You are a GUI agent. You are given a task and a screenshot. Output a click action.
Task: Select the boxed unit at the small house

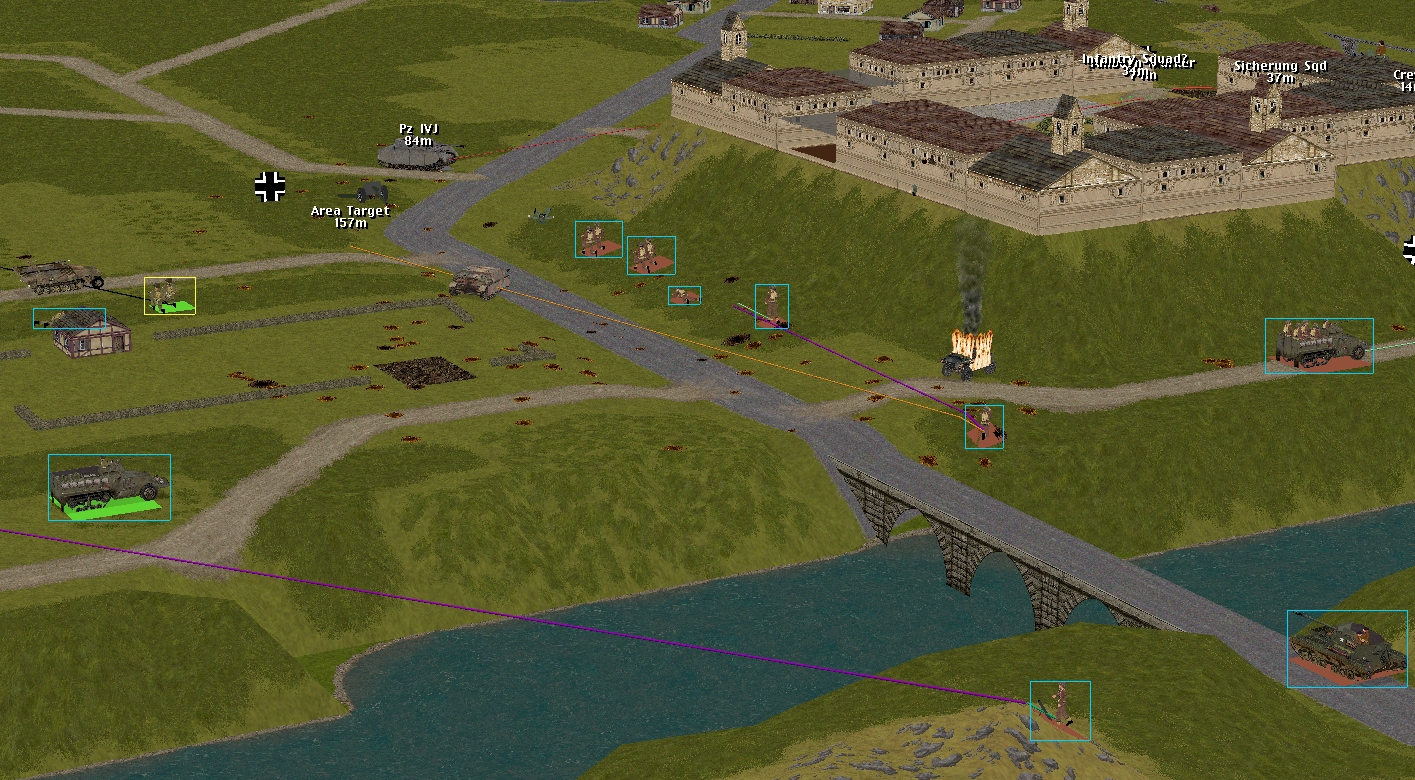tap(69, 319)
